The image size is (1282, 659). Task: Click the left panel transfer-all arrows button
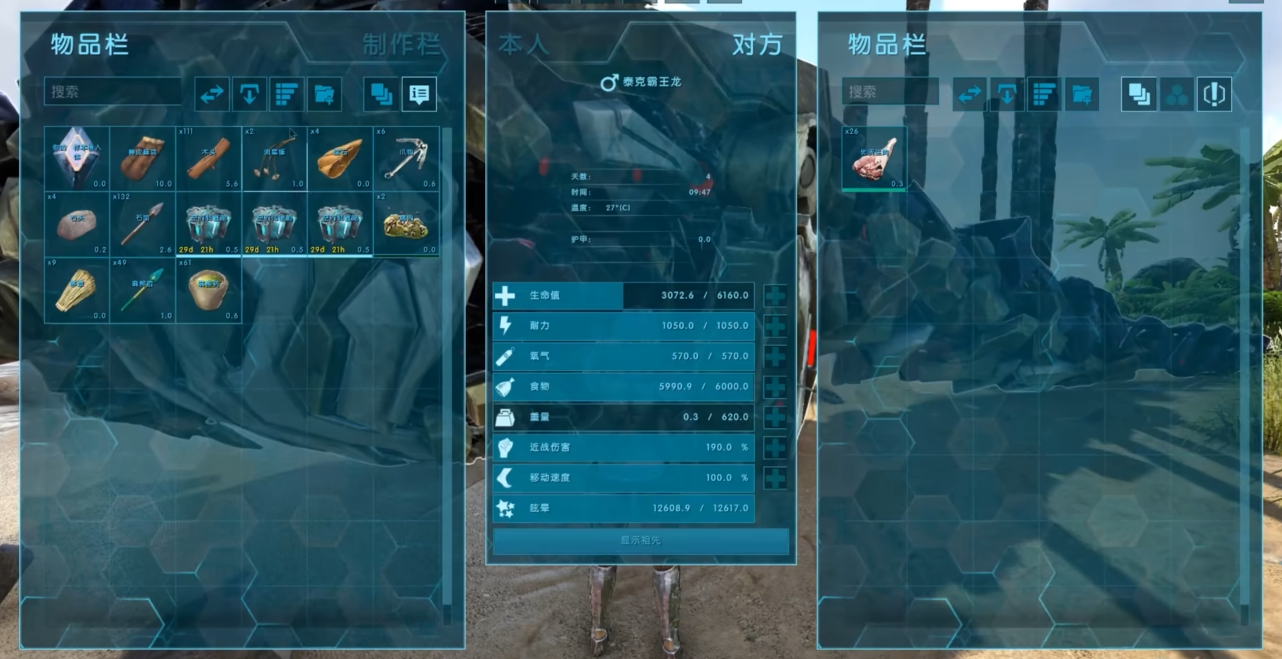pyautogui.click(x=212, y=94)
